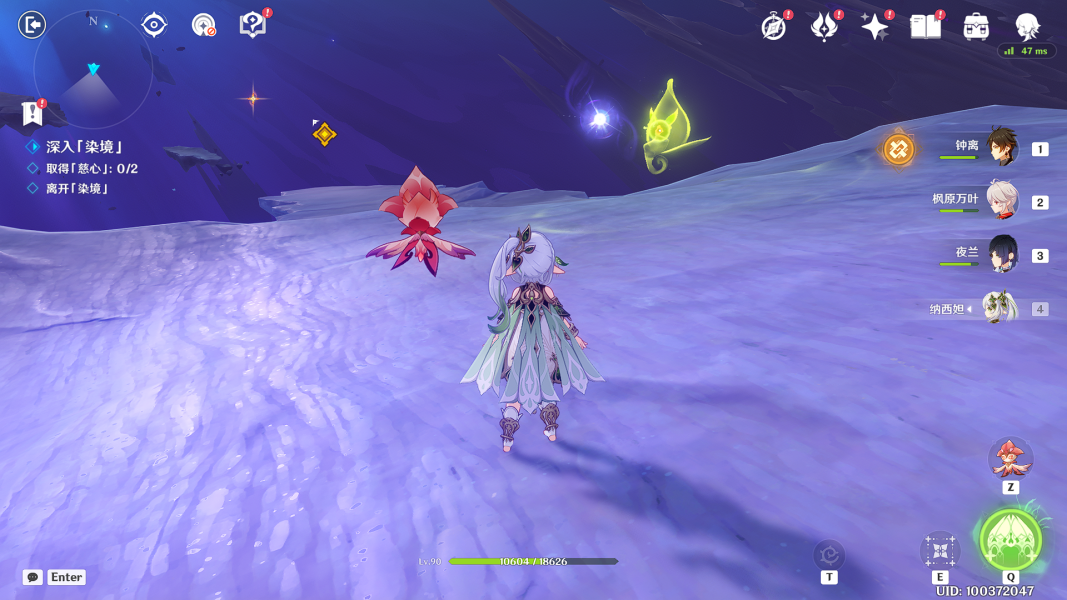Open the battle pass flame icon
The image size is (1067, 600).
(x=824, y=27)
